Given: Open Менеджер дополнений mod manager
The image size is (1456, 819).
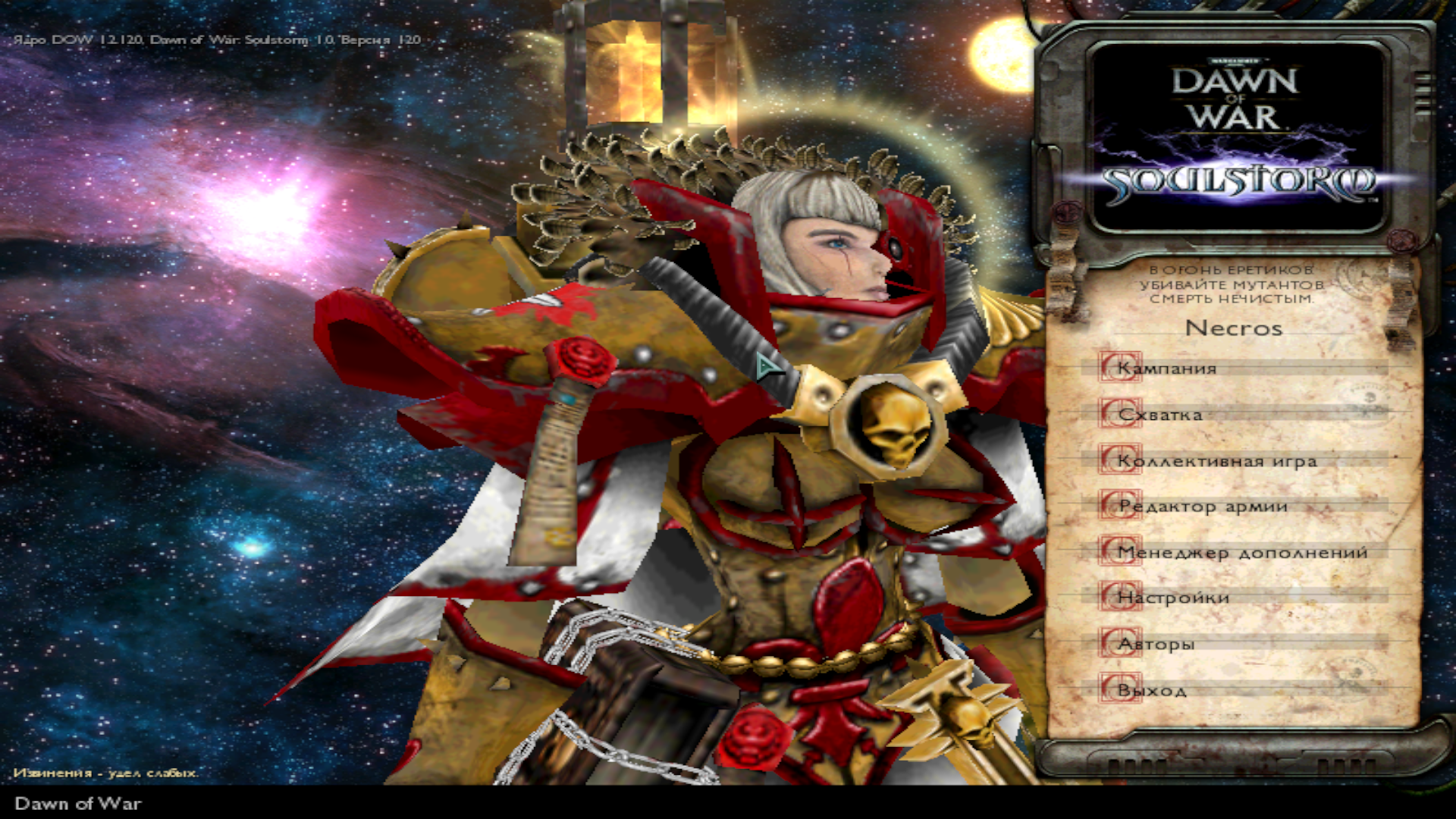Looking at the screenshot, I should pyautogui.click(x=1242, y=553).
